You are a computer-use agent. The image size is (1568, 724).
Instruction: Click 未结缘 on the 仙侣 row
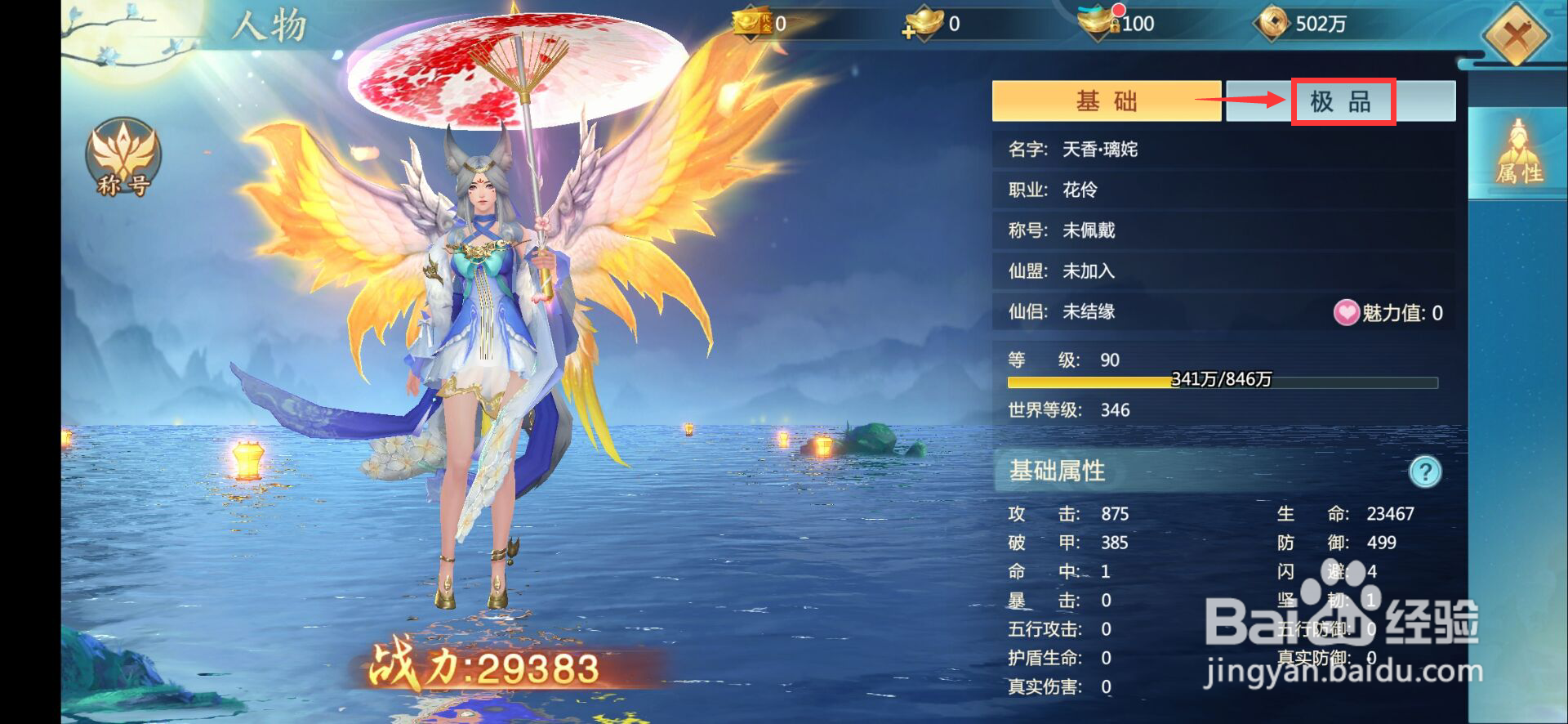[1091, 311]
